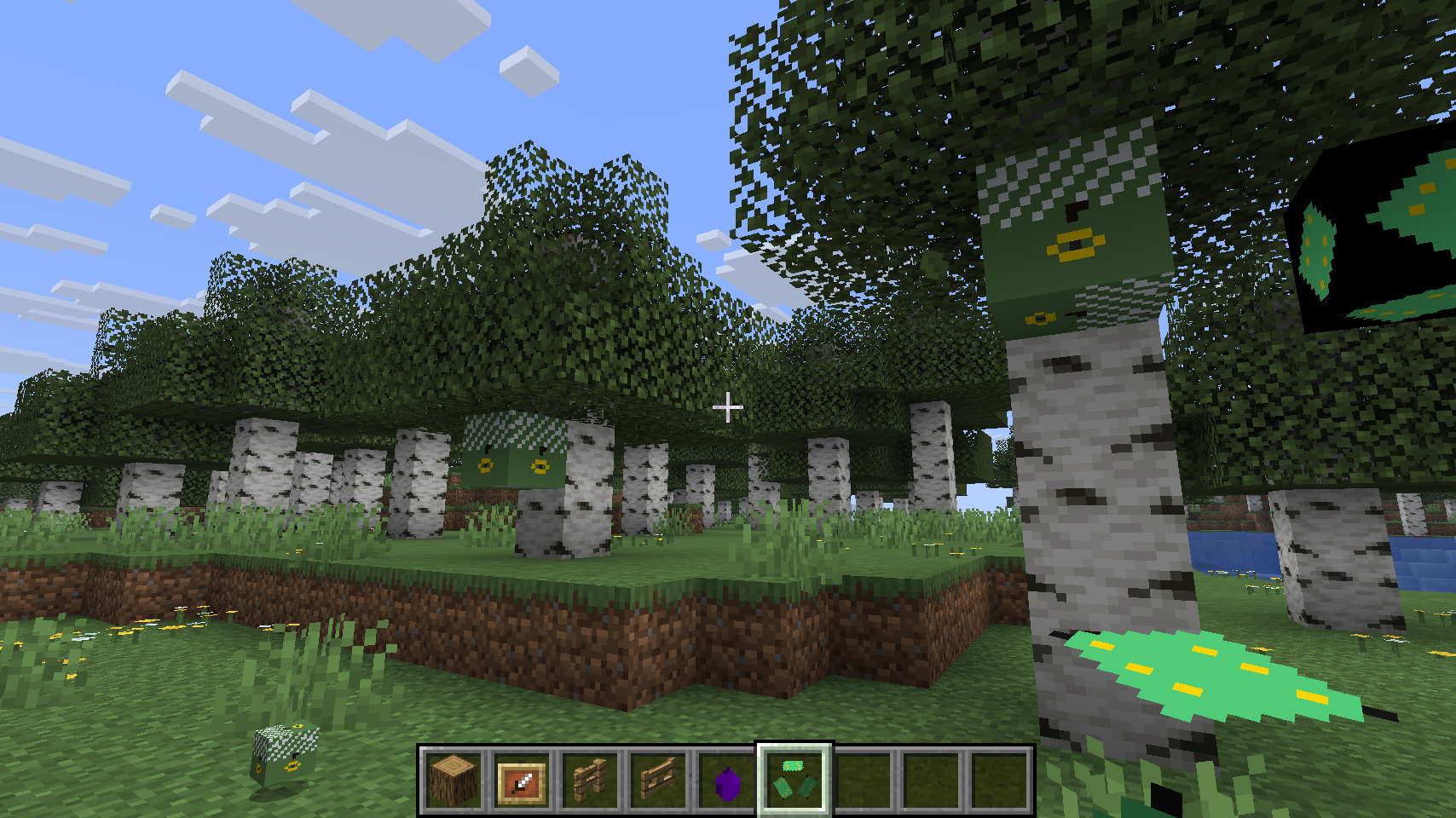Viewport: 1456px width, 818px height.
Task: Click the small green mob near bottom left
Action: tap(283, 757)
